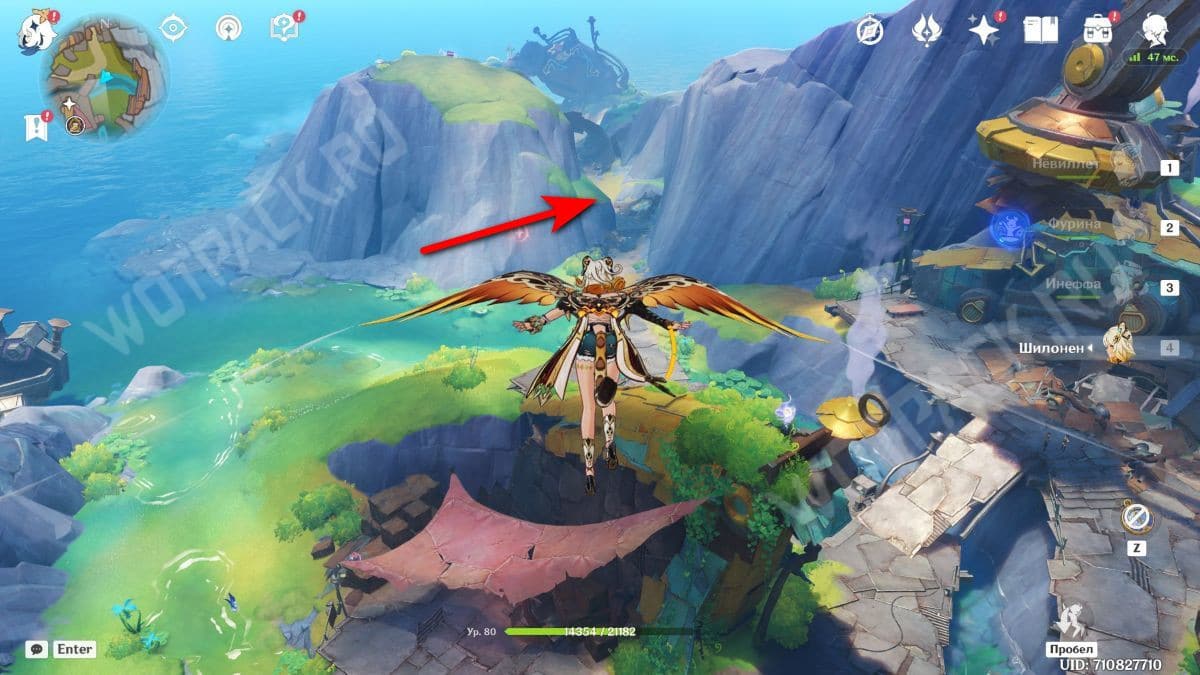Image resolution: width=1200 pixels, height=675 pixels.
Task: Activate the eye-shaped Elemental Sight icon
Action: pyautogui.click(x=174, y=27)
